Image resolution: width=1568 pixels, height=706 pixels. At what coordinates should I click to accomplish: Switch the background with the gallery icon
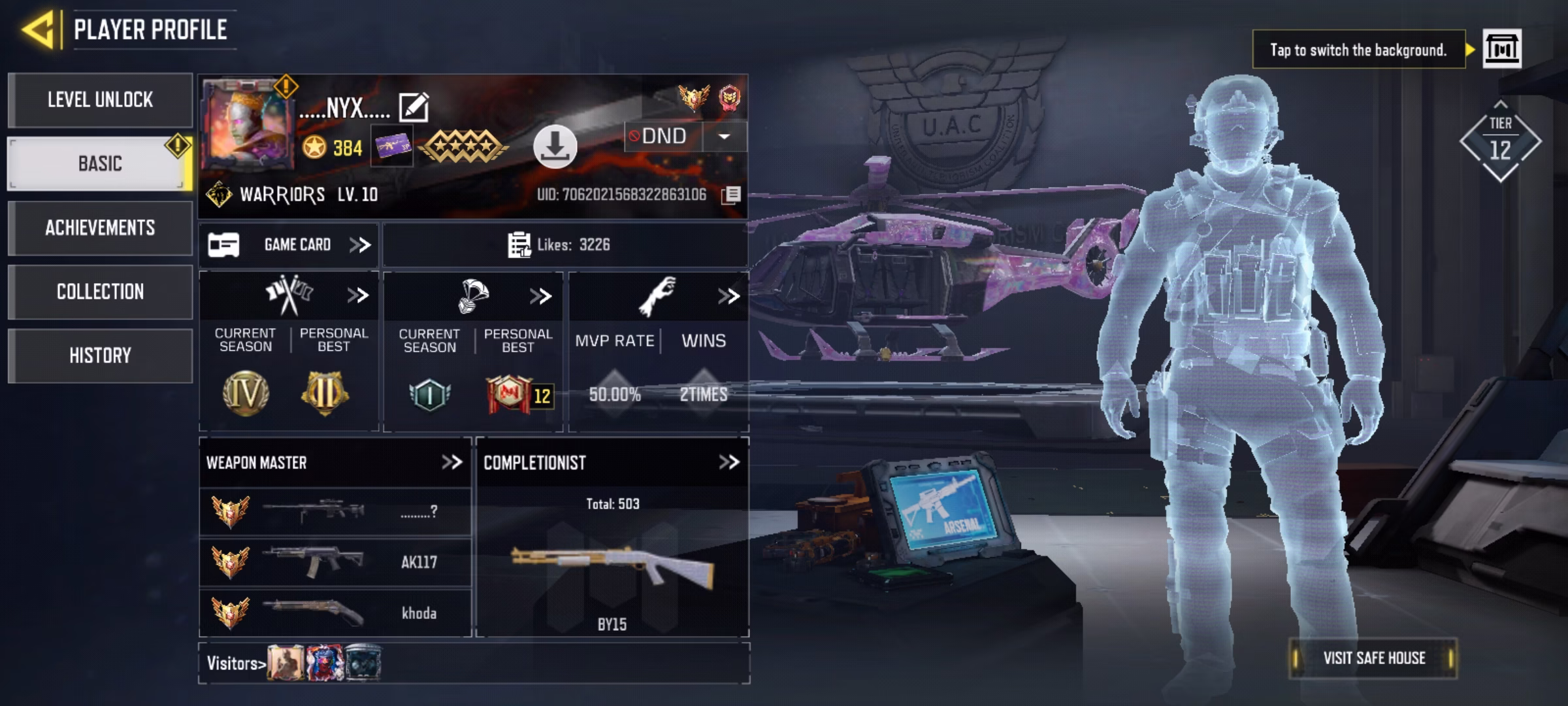coord(1501,49)
